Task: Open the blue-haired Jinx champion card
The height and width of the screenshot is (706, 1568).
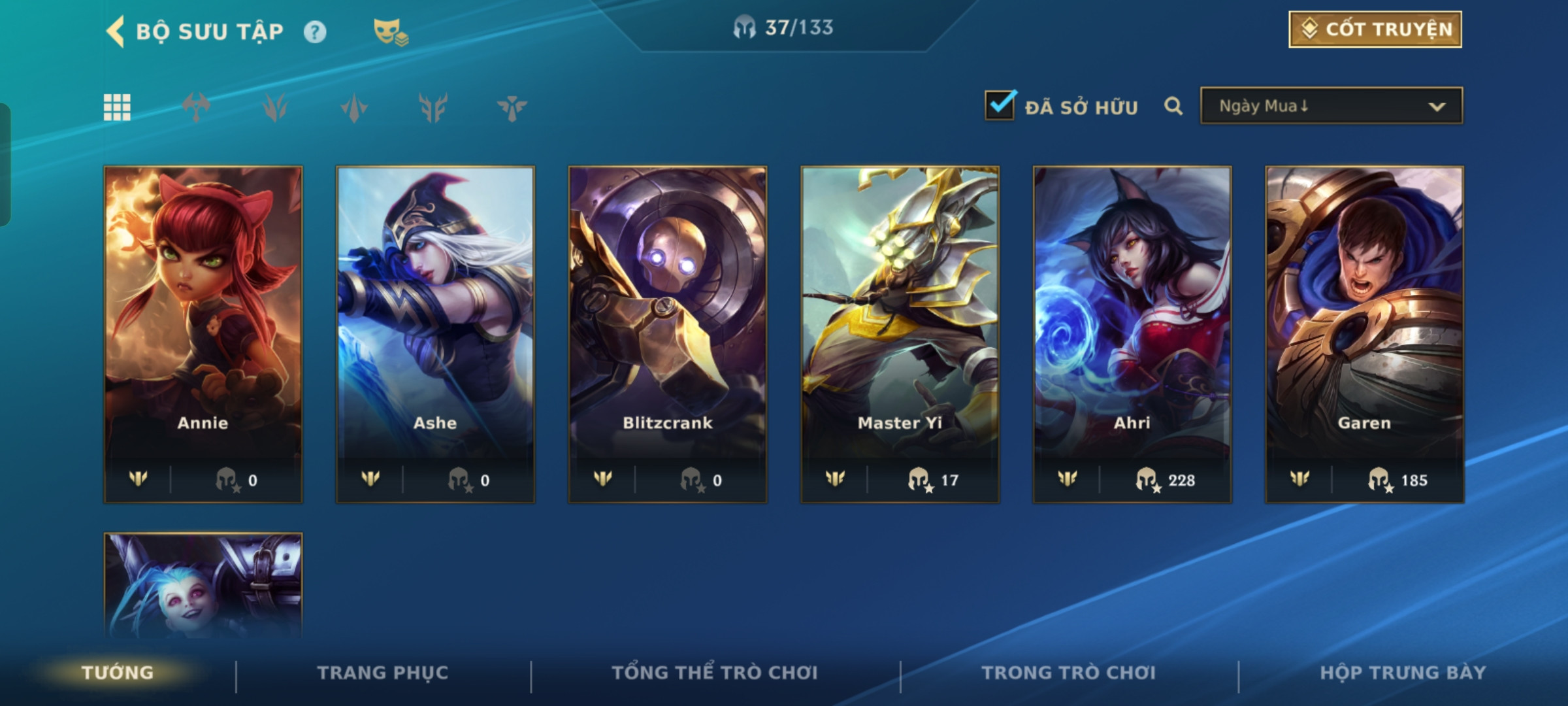Action: [x=203, y=585]
